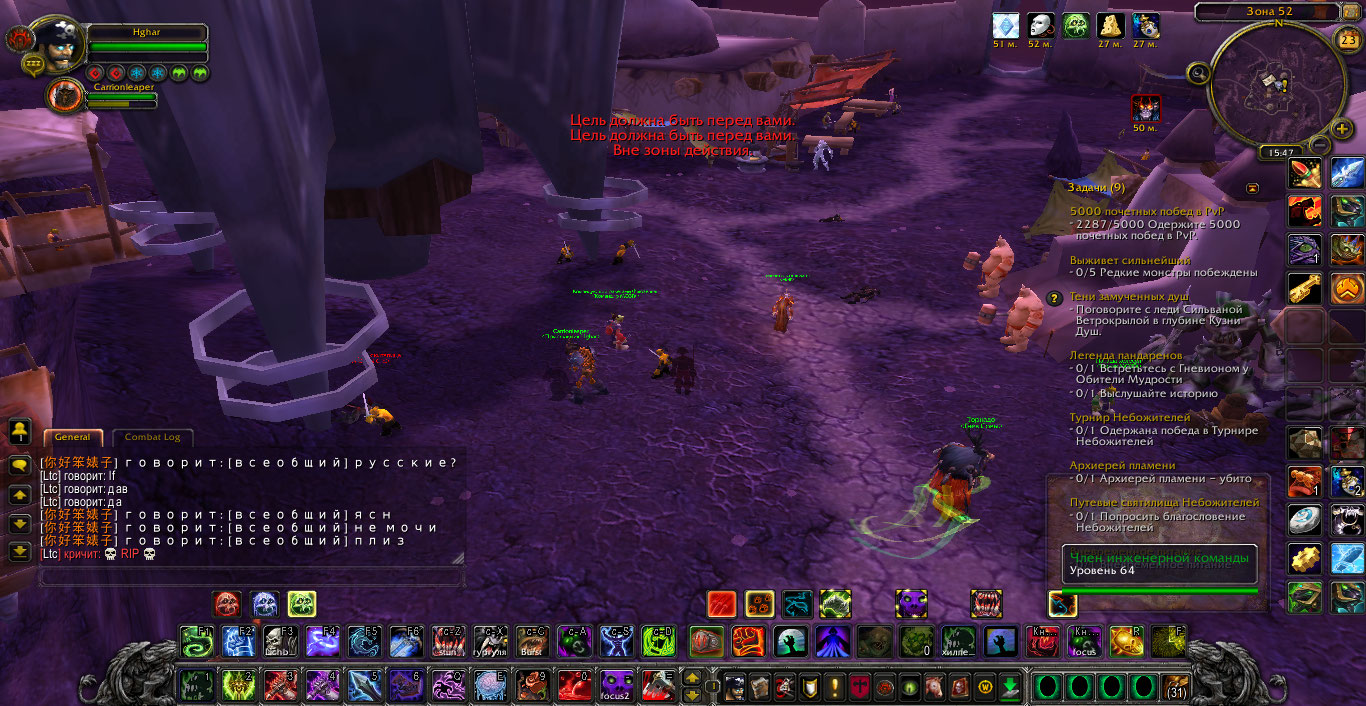
Task: Collapse the quest tracker with its arrow button
Action: 1252,187
